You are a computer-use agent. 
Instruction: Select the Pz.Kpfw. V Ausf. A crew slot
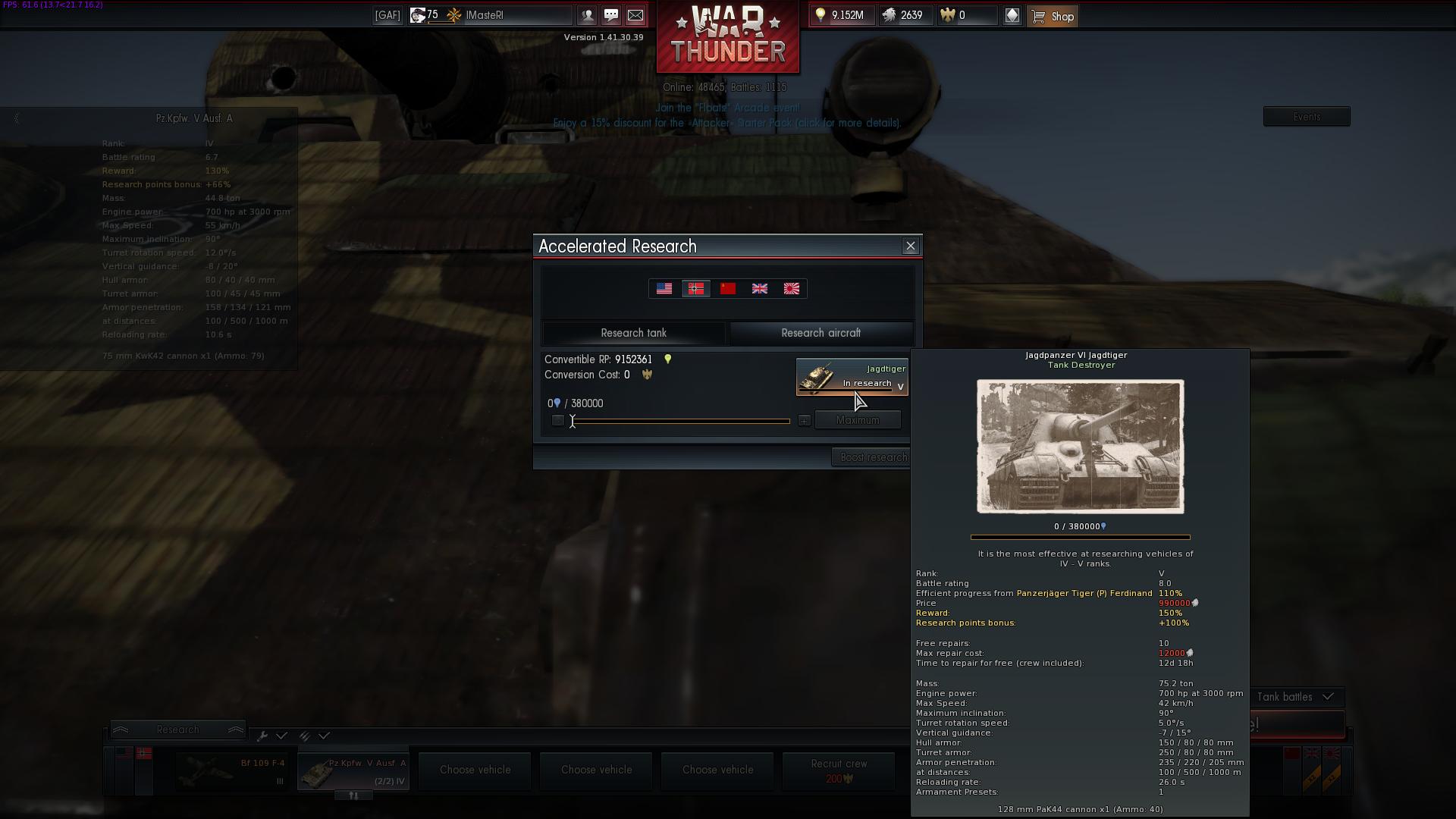[353, 770]
